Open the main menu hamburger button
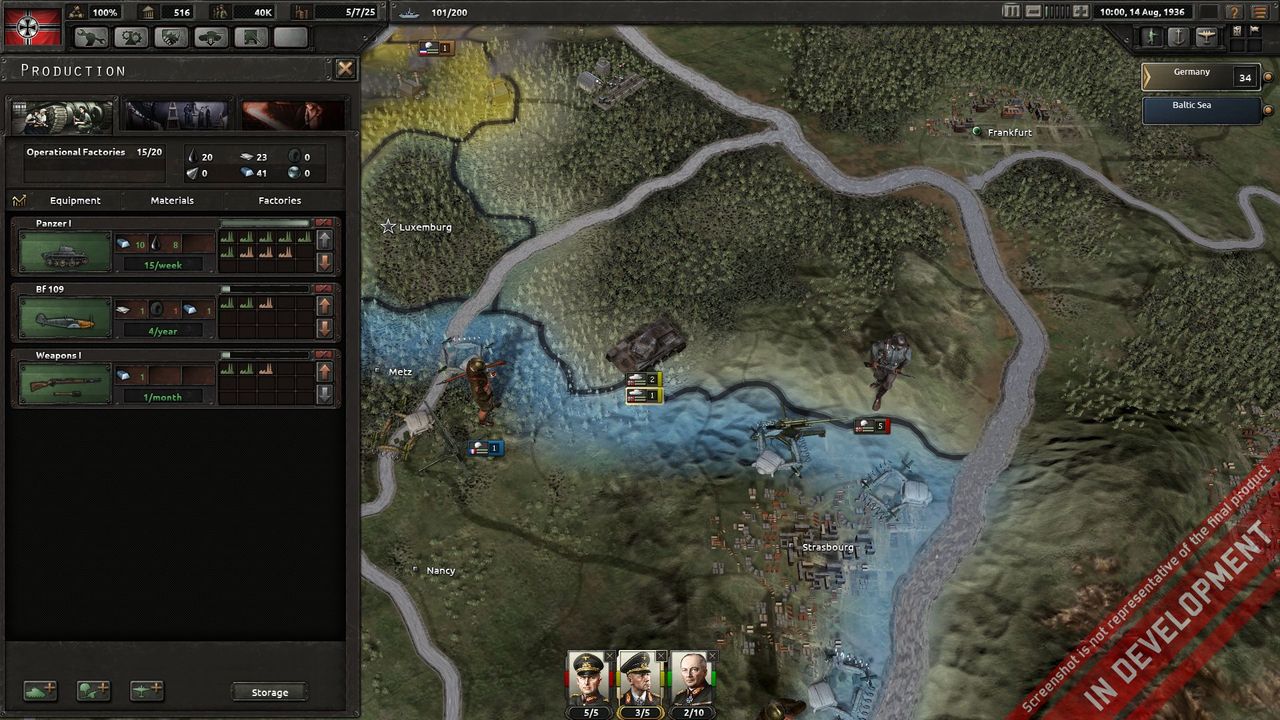The image size is (1280, 720). (1260, 12)
